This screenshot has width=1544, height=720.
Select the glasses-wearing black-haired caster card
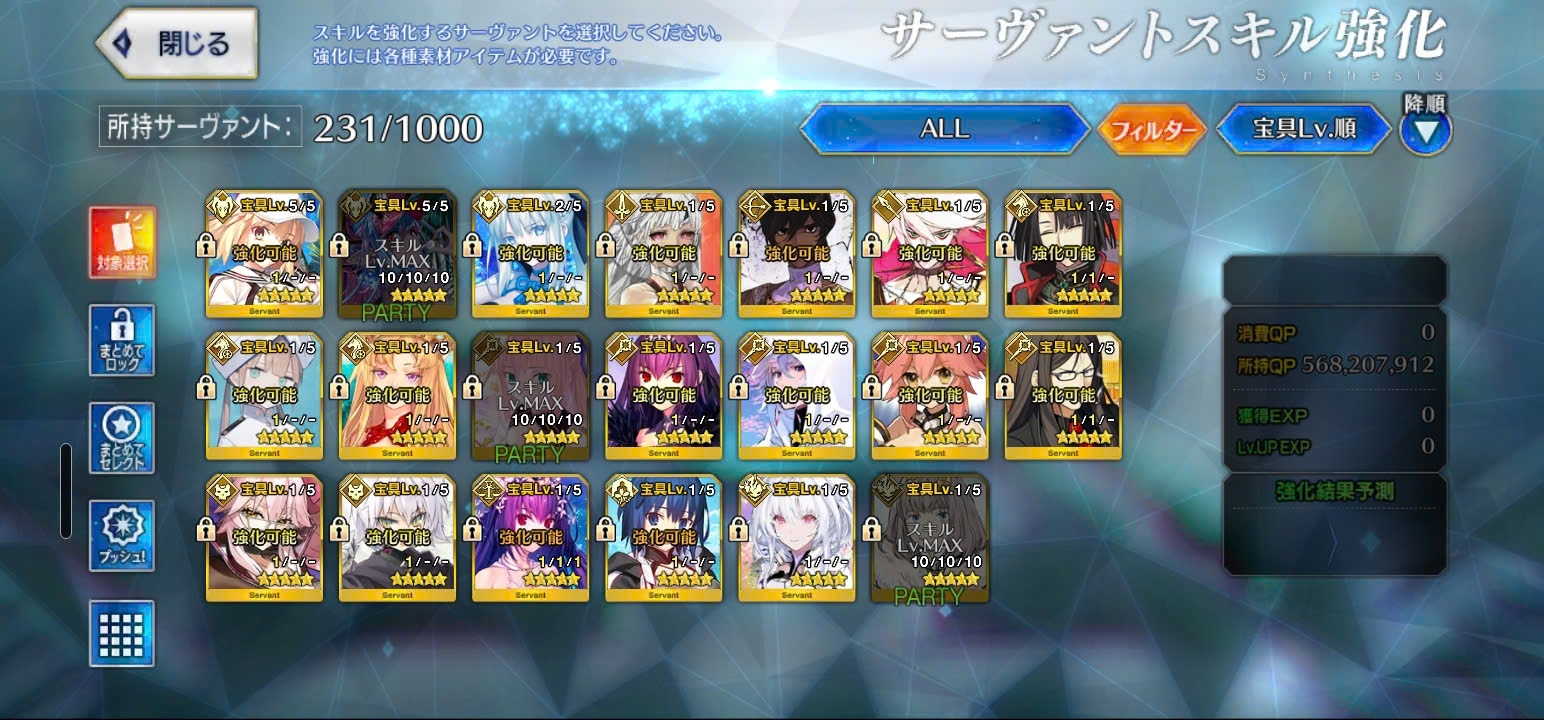(1063, 396)
